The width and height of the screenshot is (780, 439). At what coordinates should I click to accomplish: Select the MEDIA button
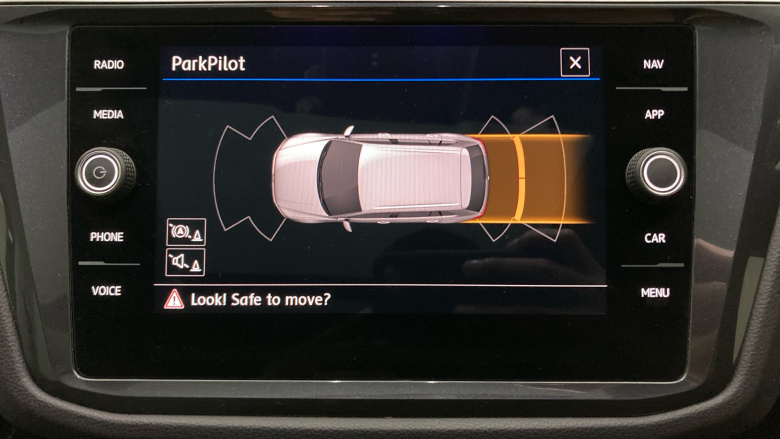[108, 115]
